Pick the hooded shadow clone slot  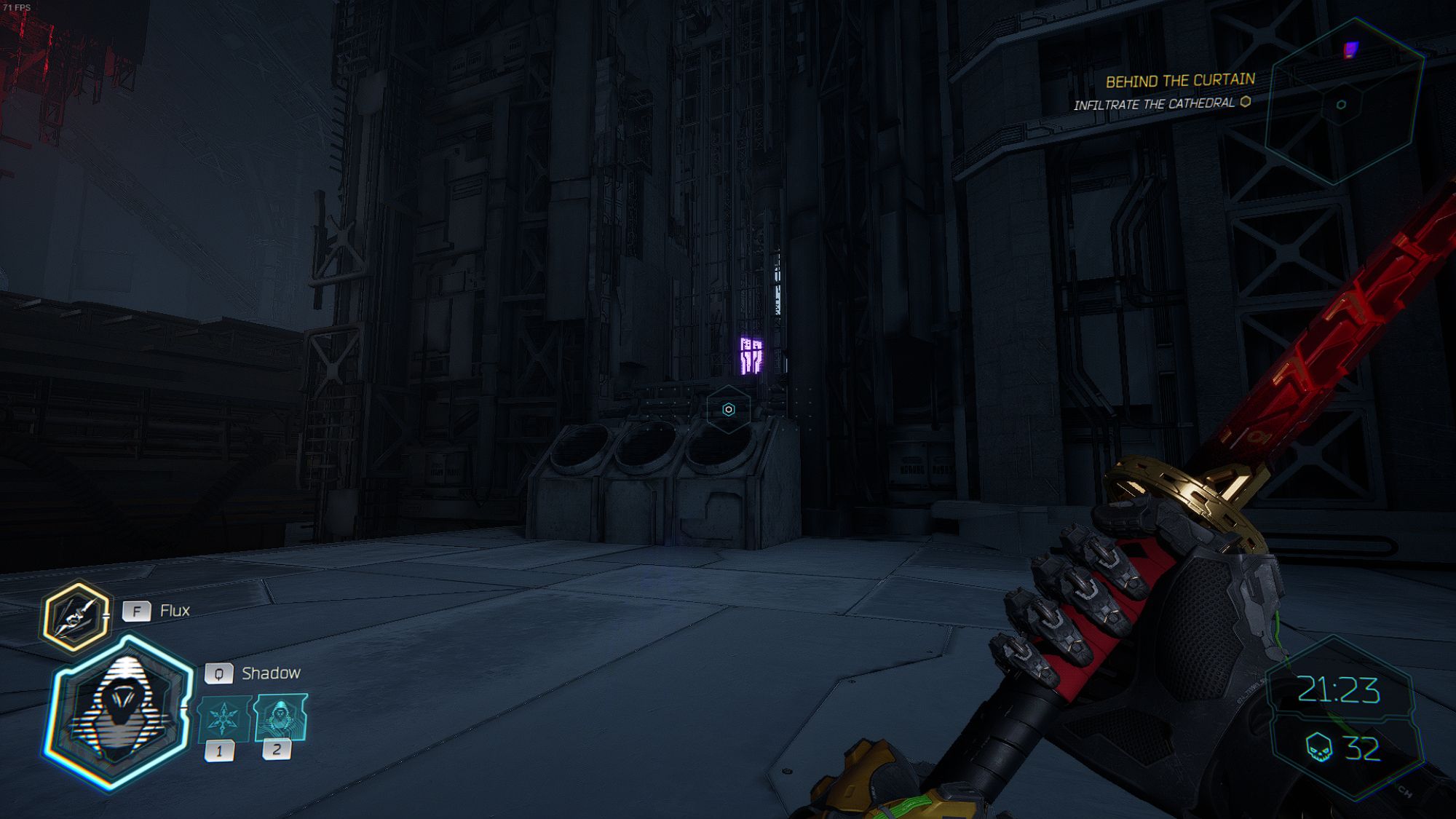coord(280,718)
